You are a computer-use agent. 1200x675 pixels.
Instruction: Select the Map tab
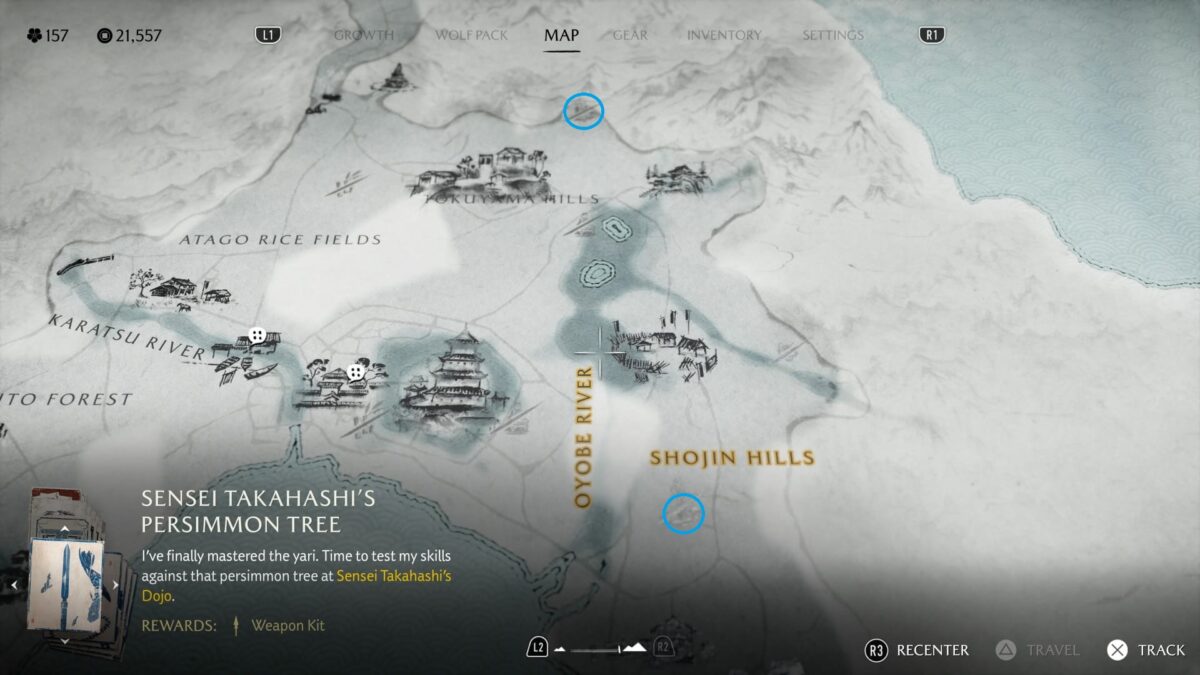(561, 35)
